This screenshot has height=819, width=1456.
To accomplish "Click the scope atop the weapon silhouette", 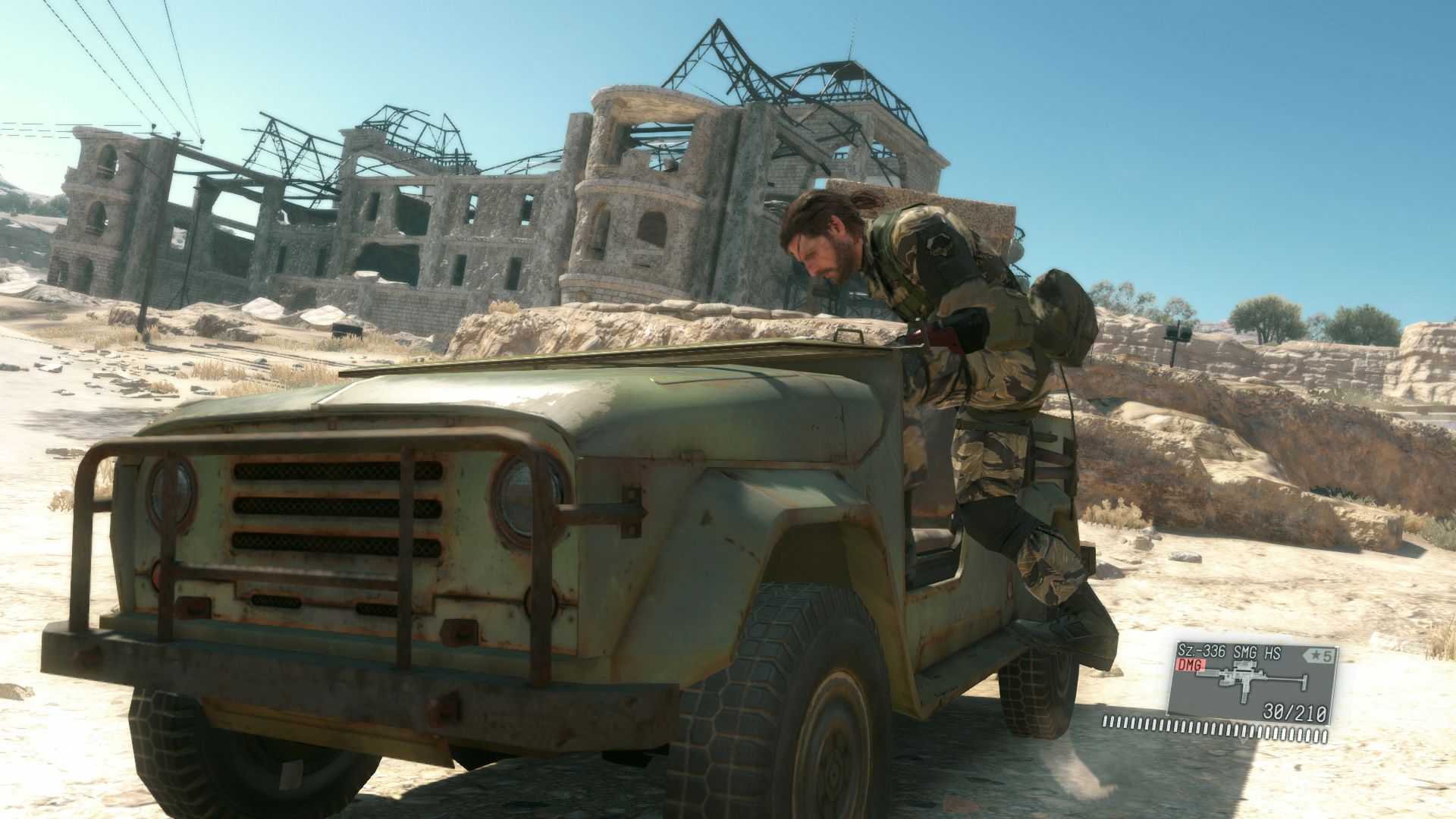I will 1244,665.
